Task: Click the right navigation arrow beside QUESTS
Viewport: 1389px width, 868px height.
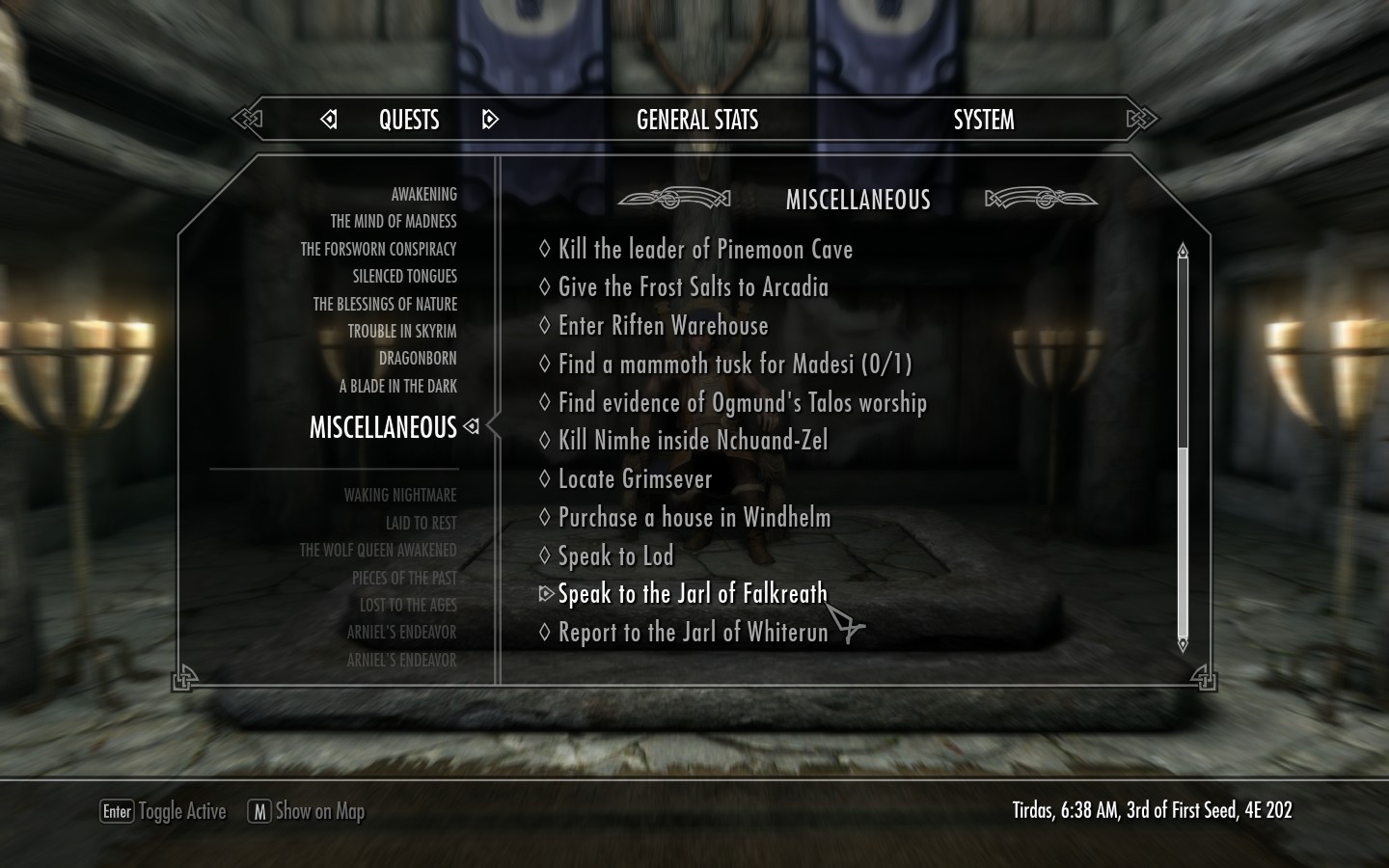Action: point(490,119)
